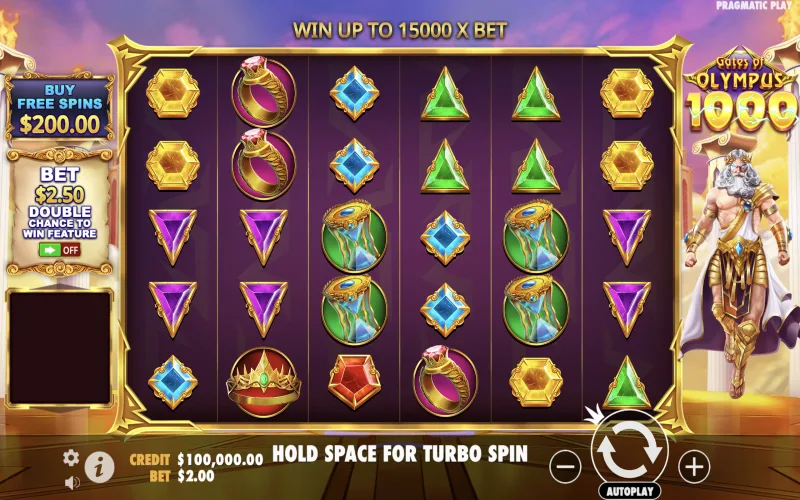Toggle the double chance to win feature
This screenshot has width=800, height=500.
[59, 249]
